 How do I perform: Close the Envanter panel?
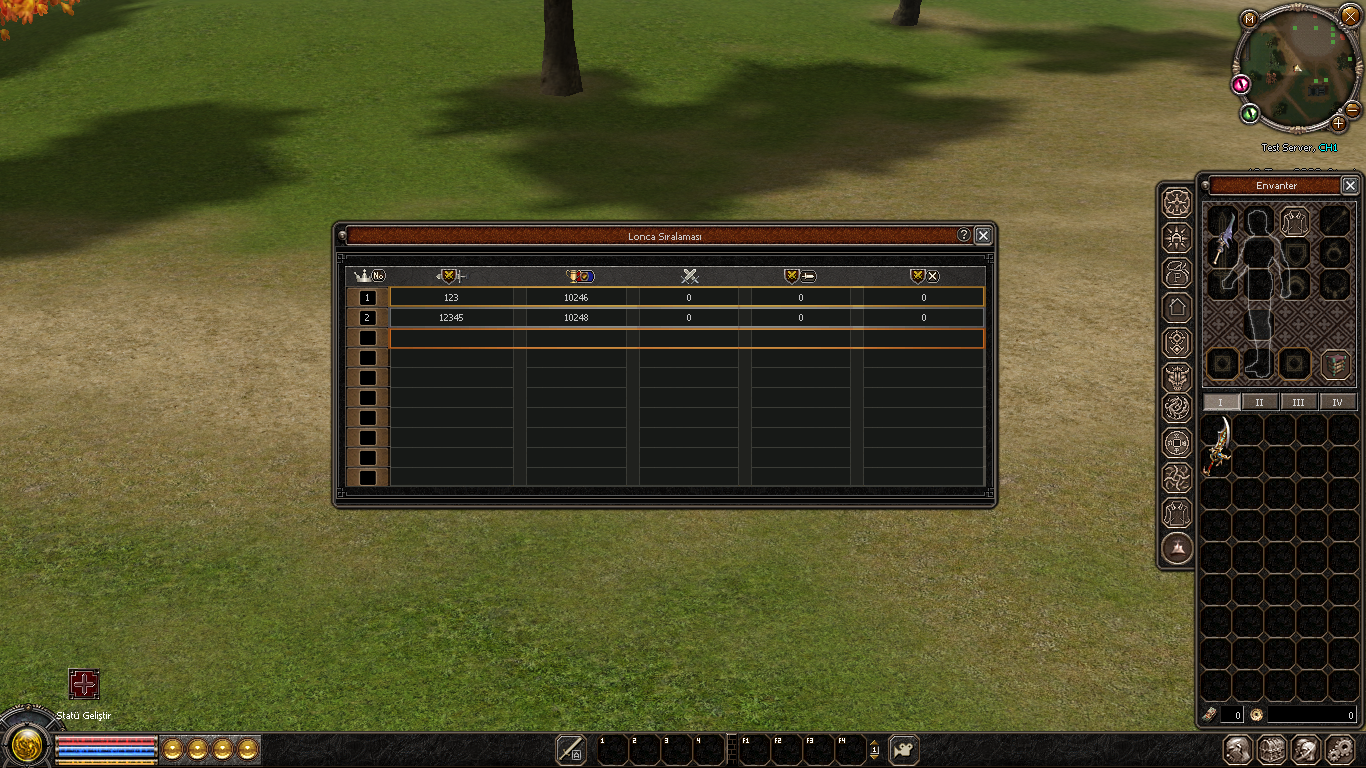pyautogui.click(x=1350, y=185)
